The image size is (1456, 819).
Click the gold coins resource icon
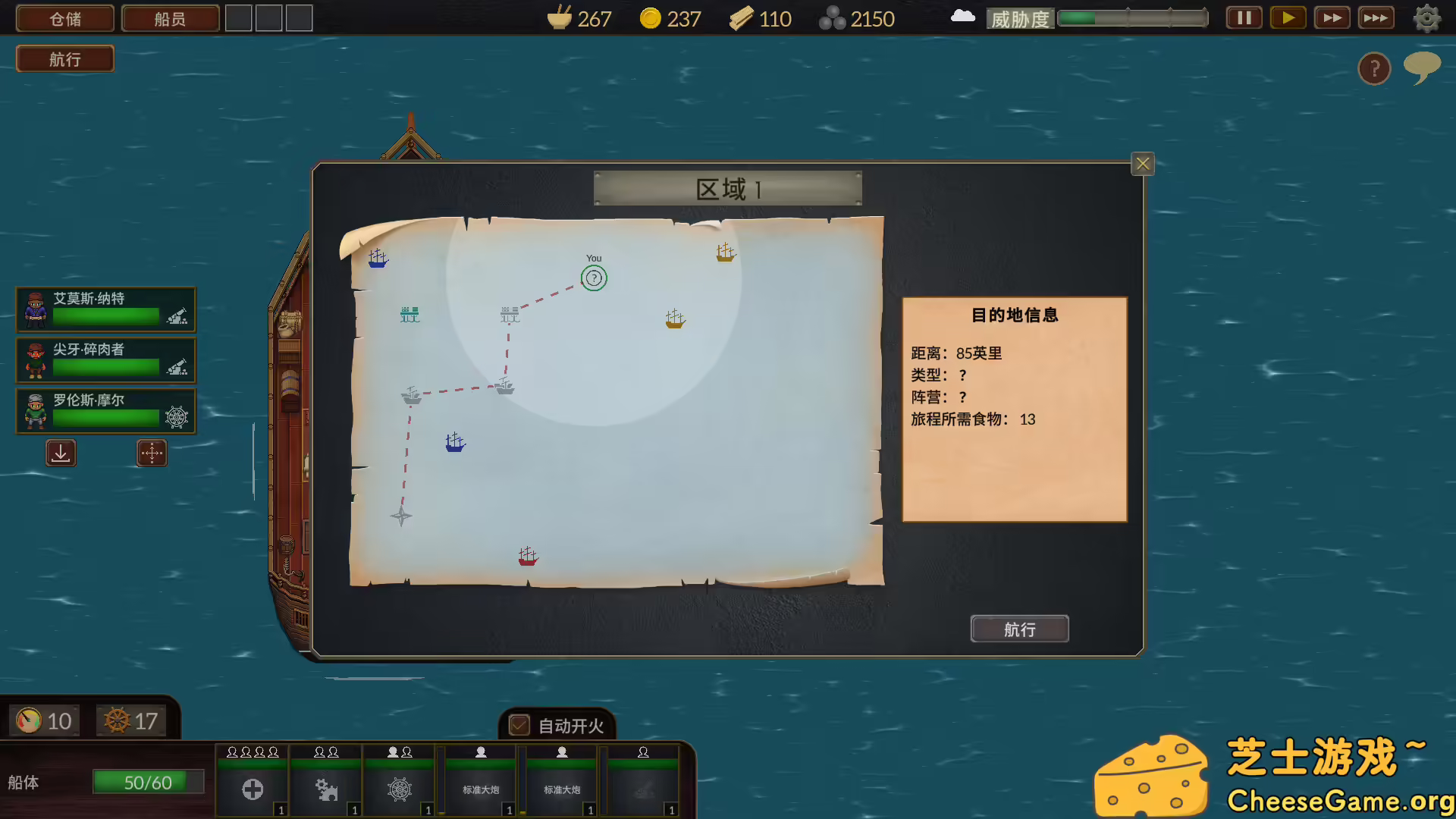click(648, 17)
